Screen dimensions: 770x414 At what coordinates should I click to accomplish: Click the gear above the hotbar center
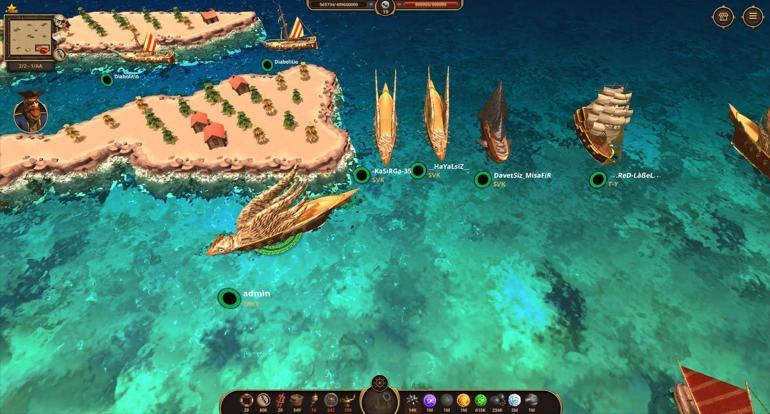tap(379, 382)
